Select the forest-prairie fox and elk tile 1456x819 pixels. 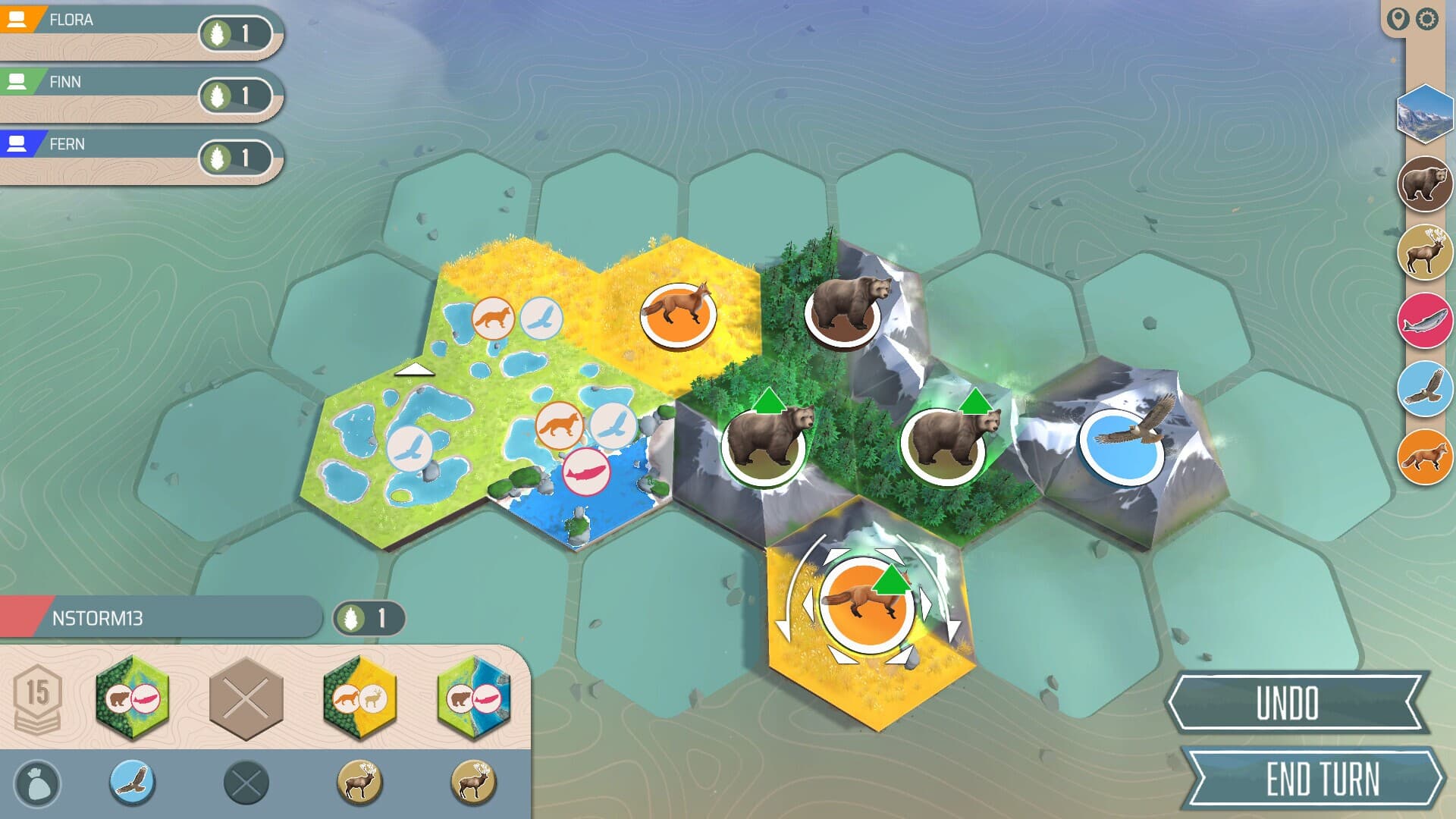[359, 698]
